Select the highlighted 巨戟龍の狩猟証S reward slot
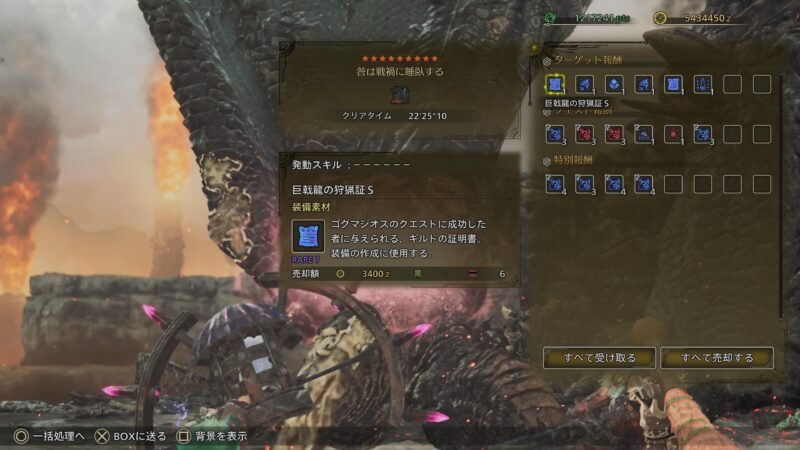 (554, 85)
